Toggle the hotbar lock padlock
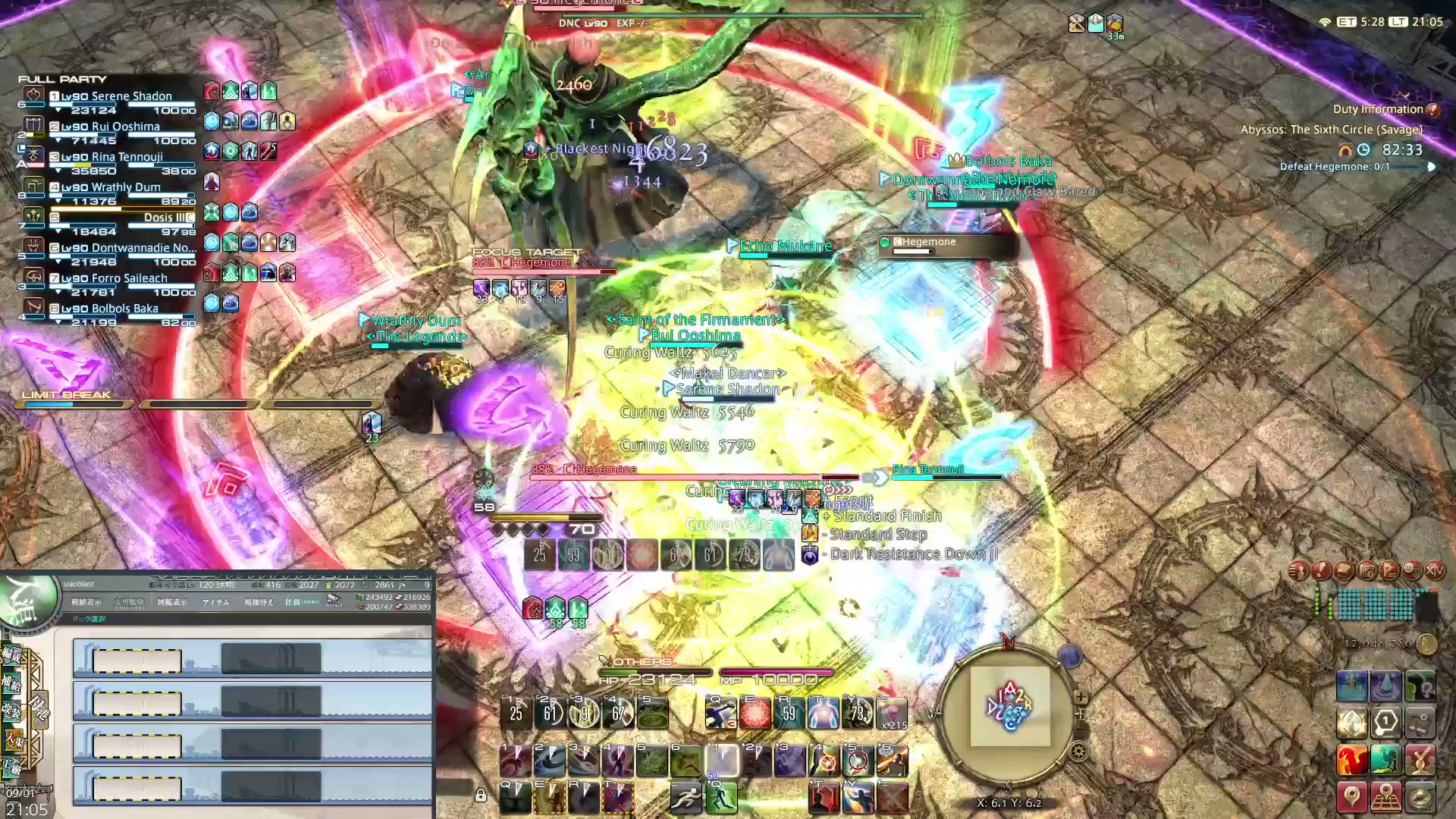 [x=481, y=795]
